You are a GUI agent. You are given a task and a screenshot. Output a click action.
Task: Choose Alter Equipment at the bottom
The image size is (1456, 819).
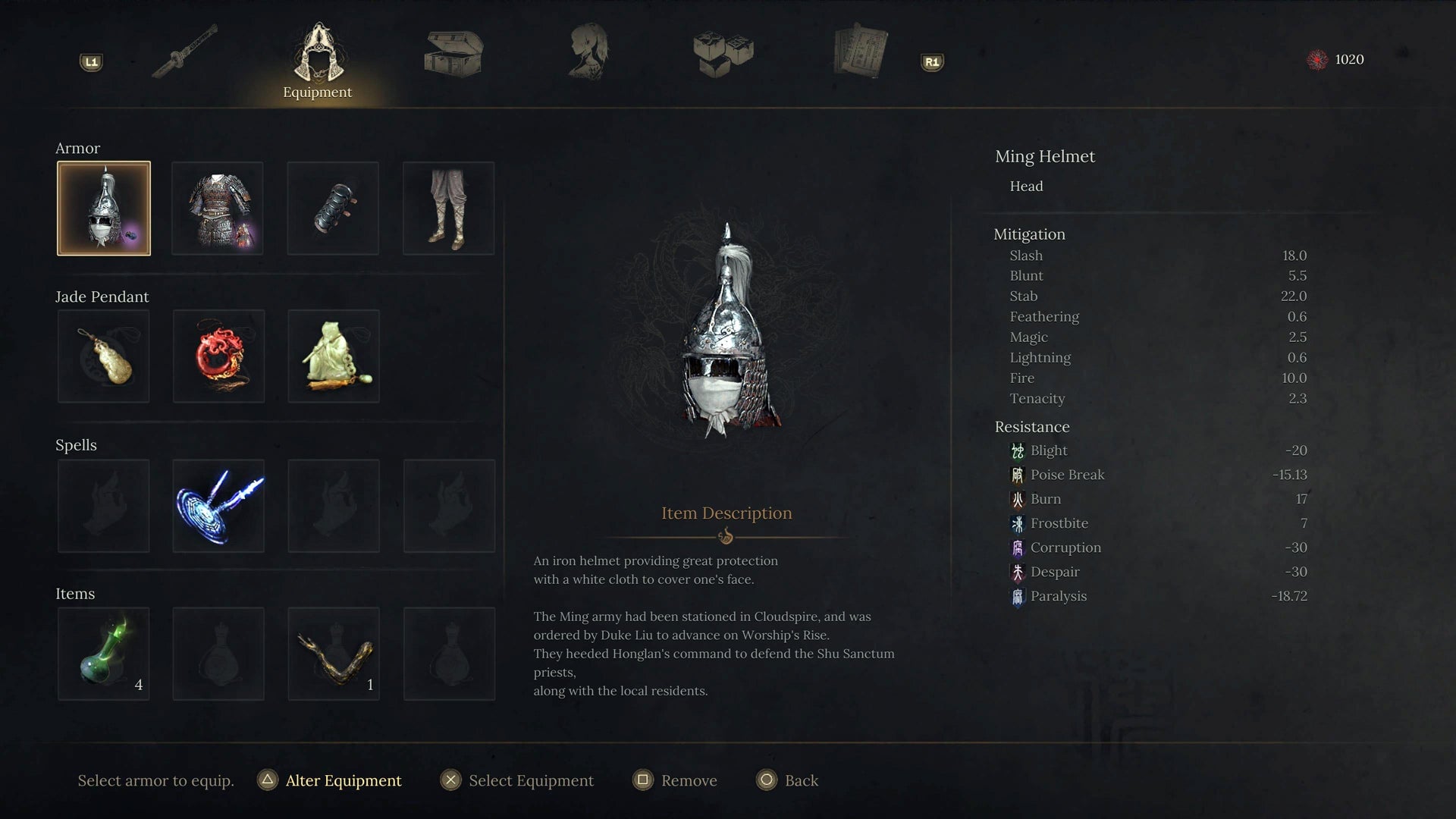click(341, 780)
